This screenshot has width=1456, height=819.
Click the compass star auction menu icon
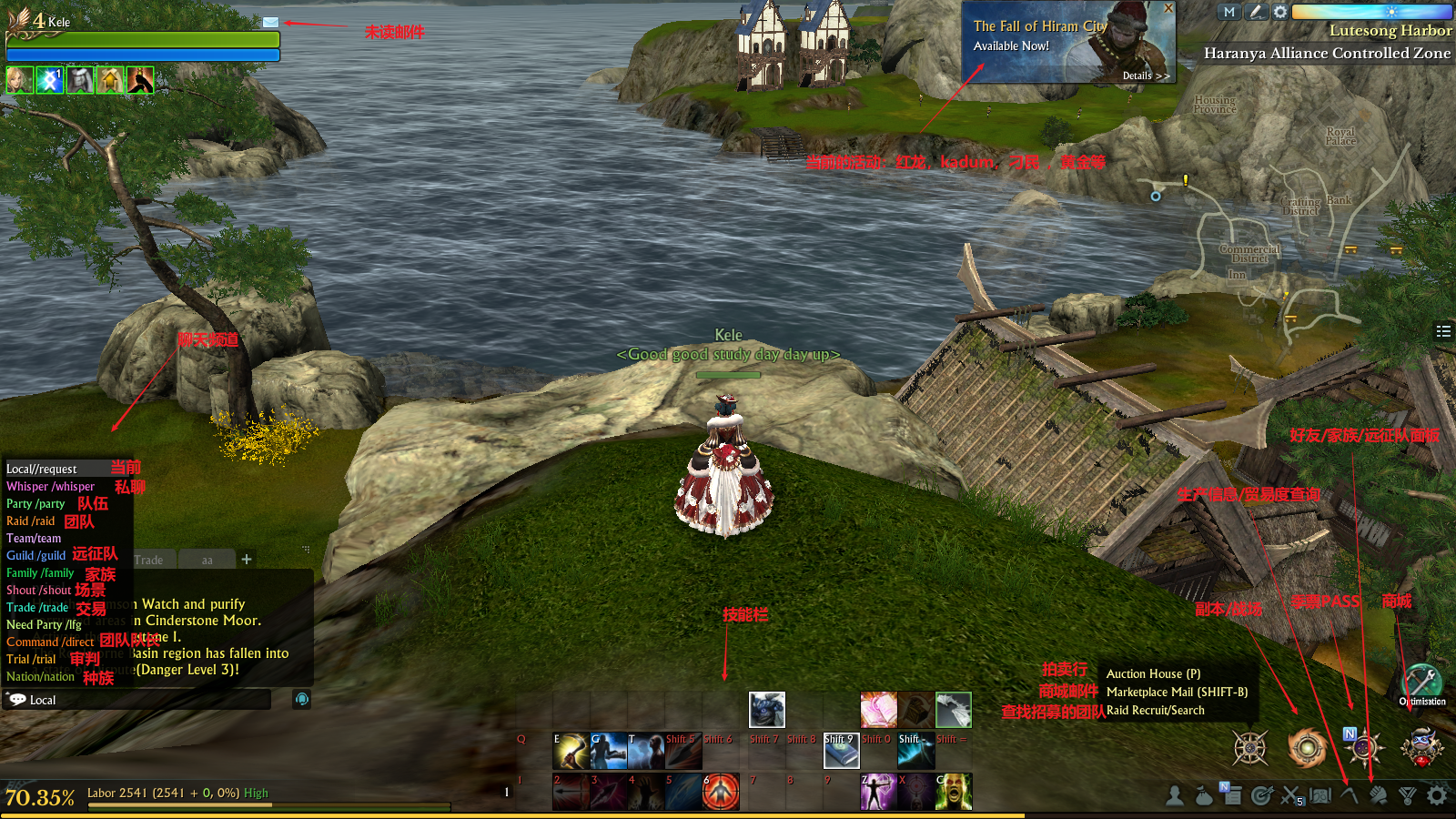[x=1250, y=748]
